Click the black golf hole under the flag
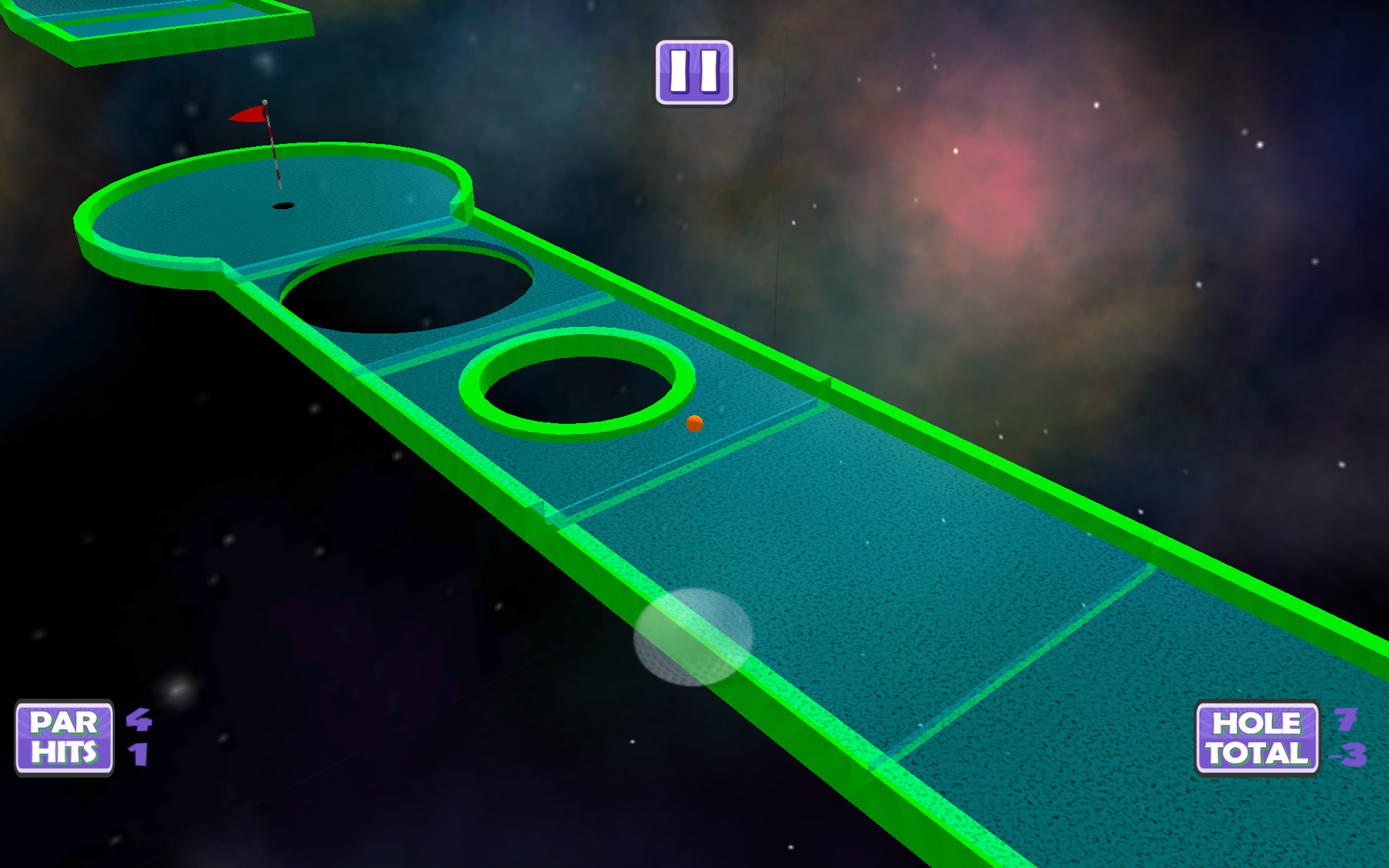Viewport: 1389px width, 868px height. point(284,205)
